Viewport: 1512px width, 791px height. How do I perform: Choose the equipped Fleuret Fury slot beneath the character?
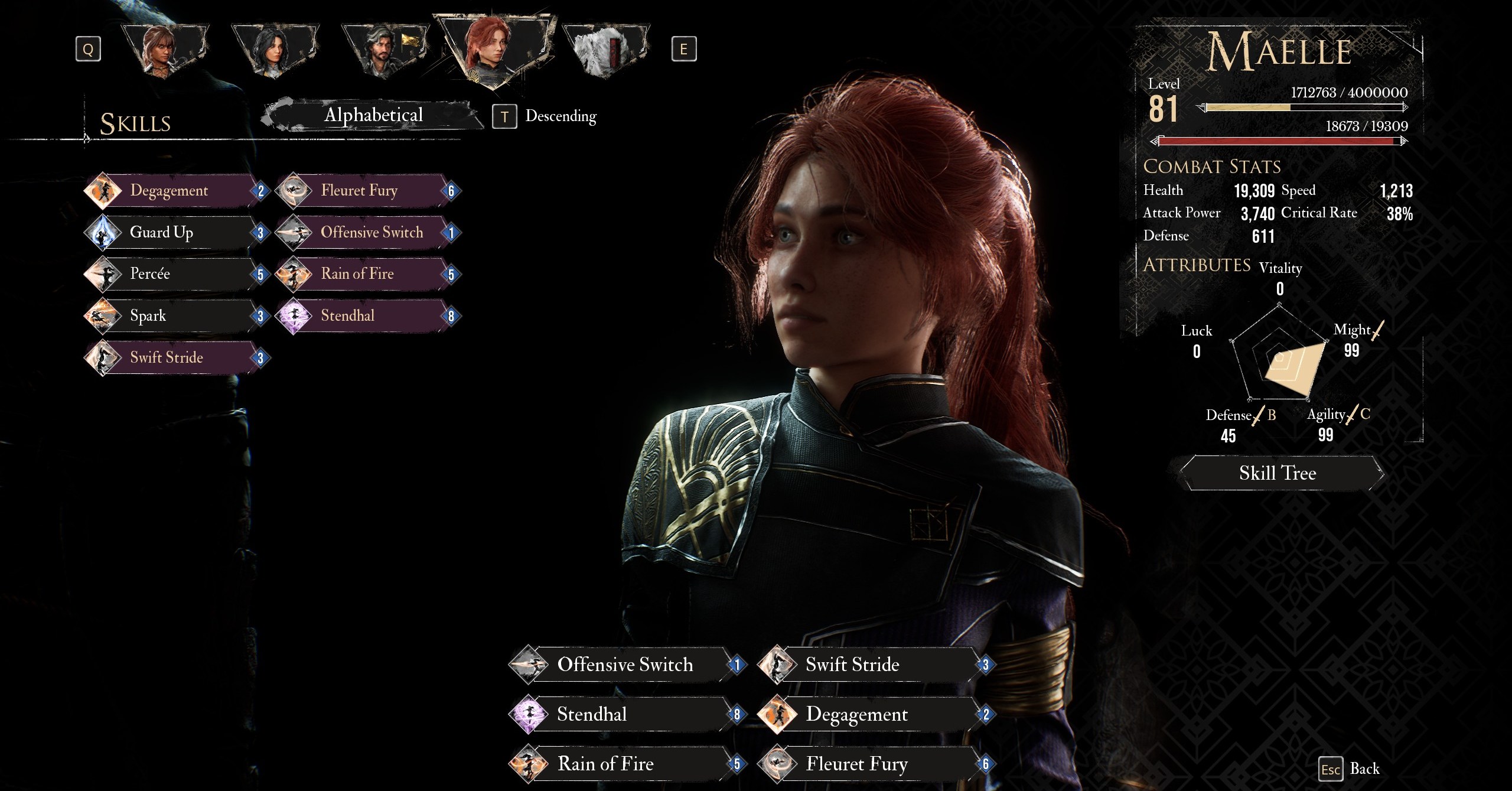(x=874, y=764)
